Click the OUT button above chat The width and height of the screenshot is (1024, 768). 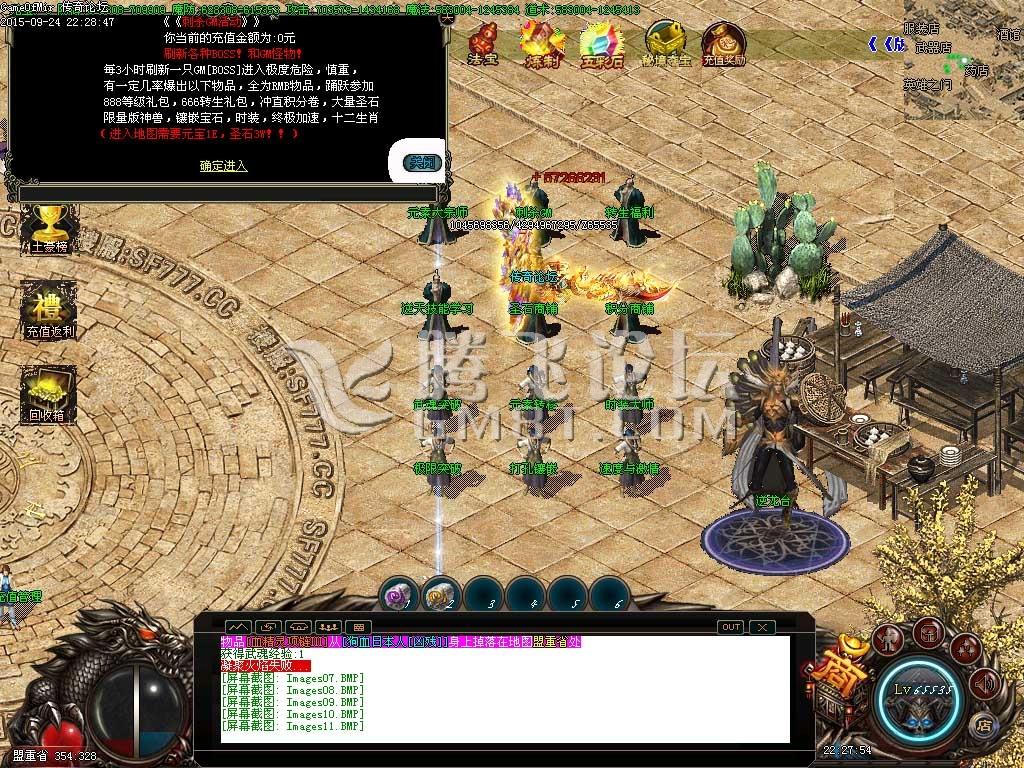pos(731,627)
